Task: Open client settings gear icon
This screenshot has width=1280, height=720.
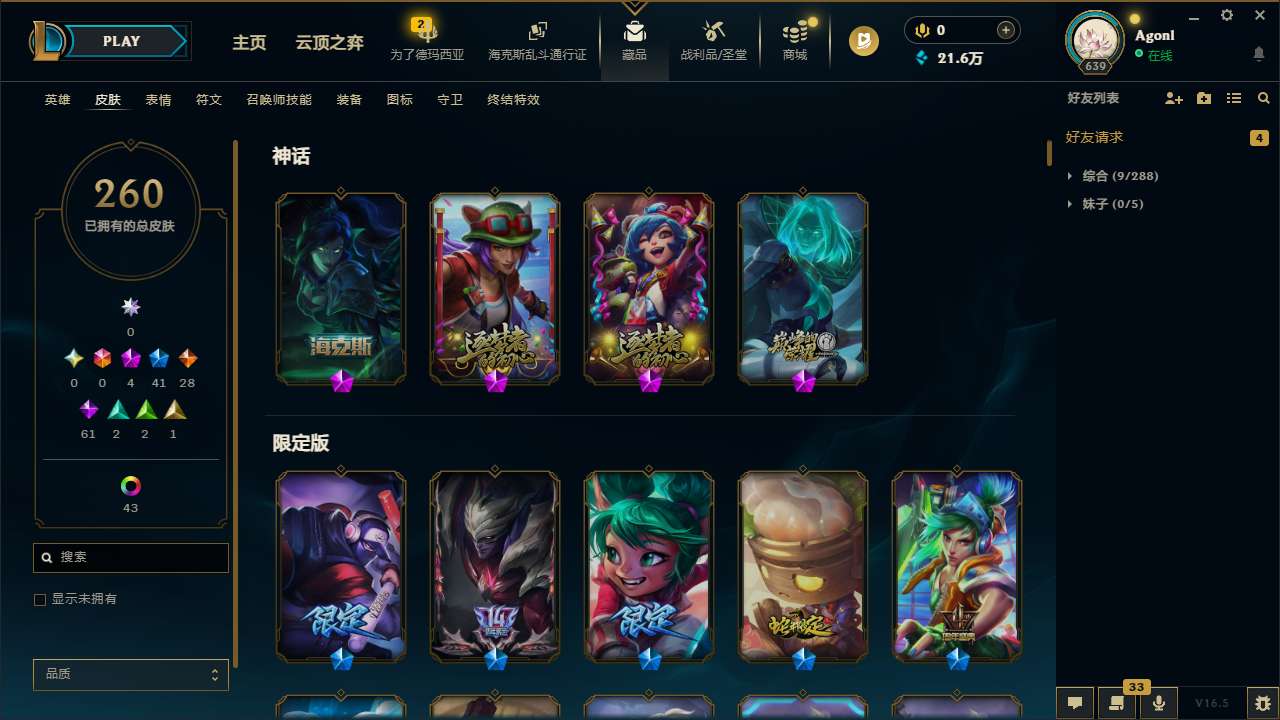Action: [x=1226, y=15]
